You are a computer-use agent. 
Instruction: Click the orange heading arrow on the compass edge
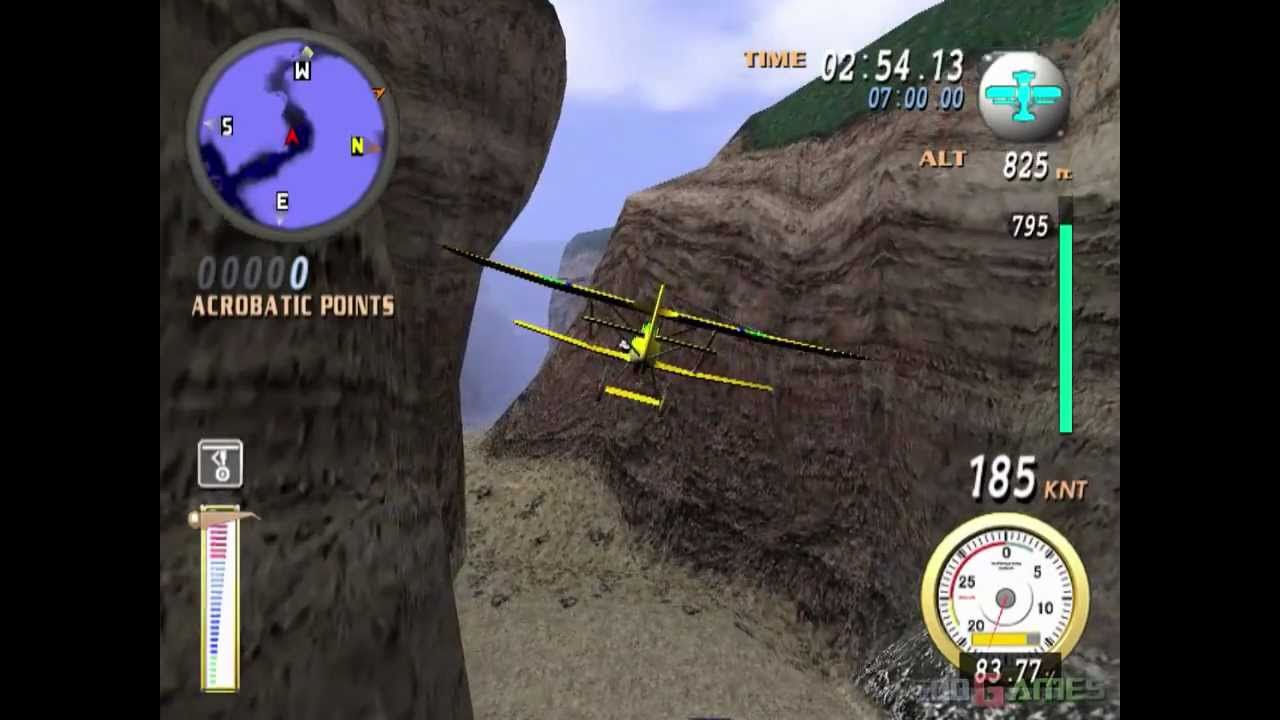tap(380, 93)
